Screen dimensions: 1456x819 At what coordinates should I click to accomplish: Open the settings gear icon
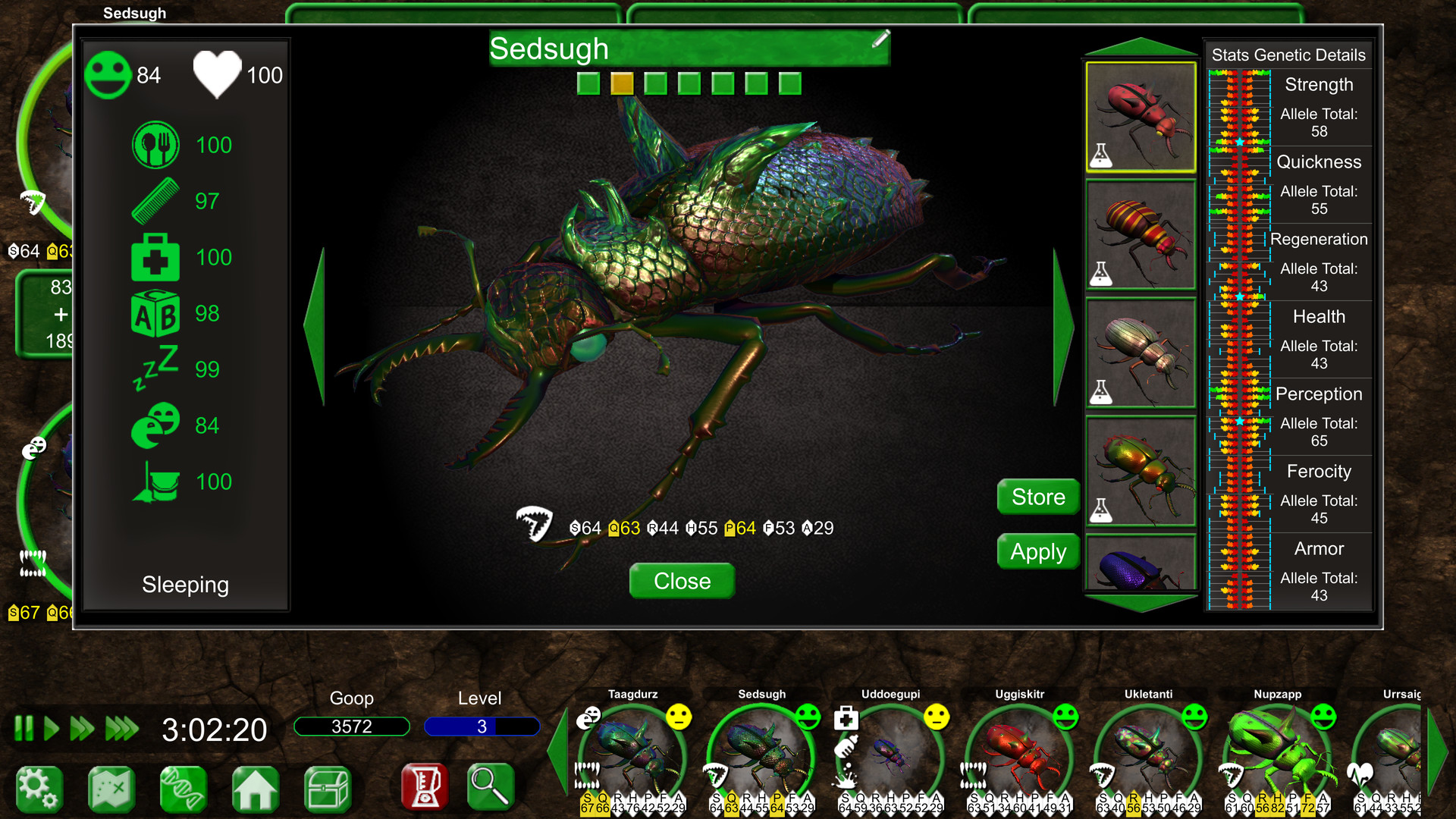[39, 787]
